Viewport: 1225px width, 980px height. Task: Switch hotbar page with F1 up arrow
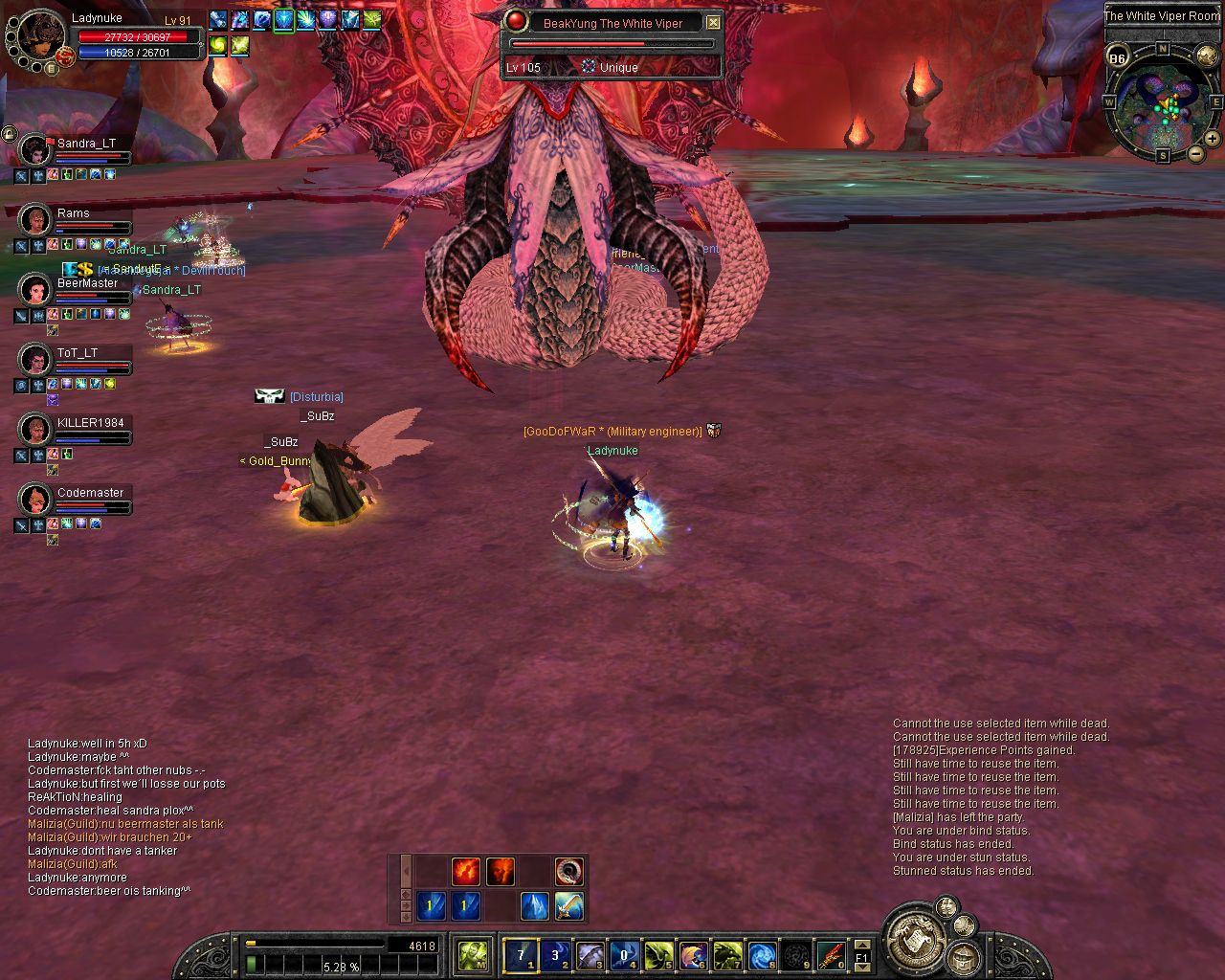tap(861, 945)
